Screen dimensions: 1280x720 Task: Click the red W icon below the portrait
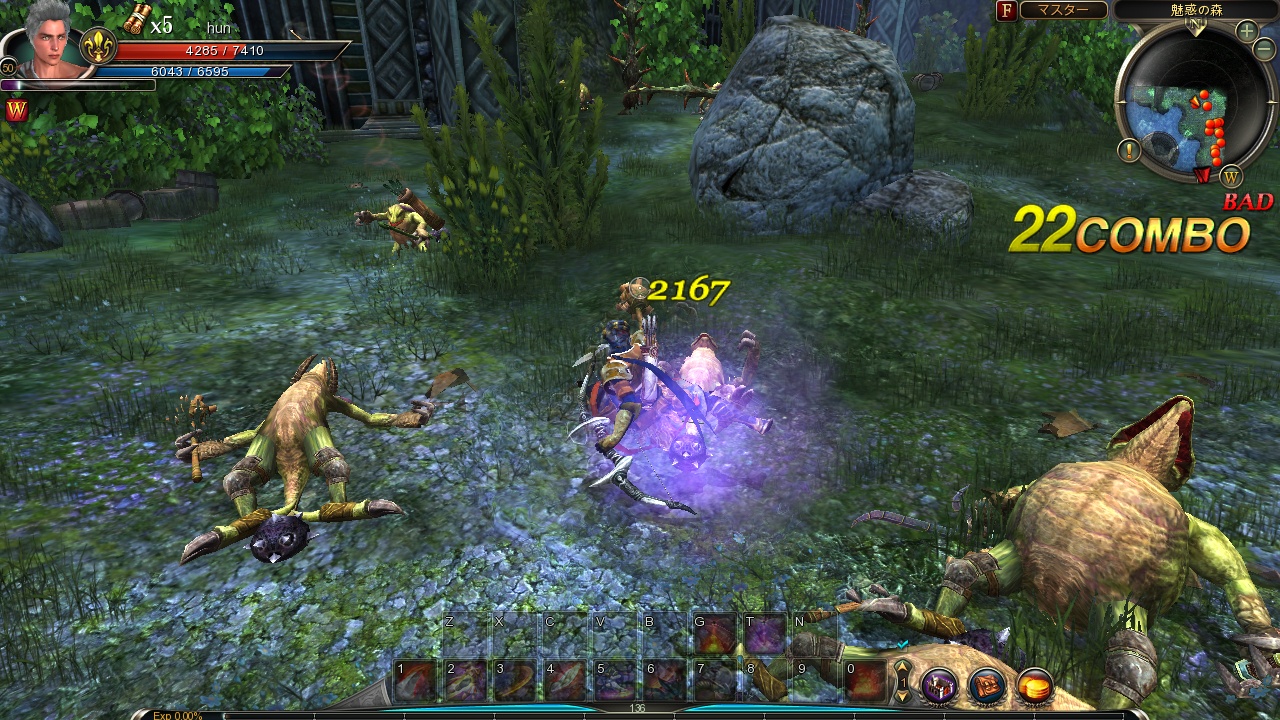pyautogui.click(x=16, y=111)
